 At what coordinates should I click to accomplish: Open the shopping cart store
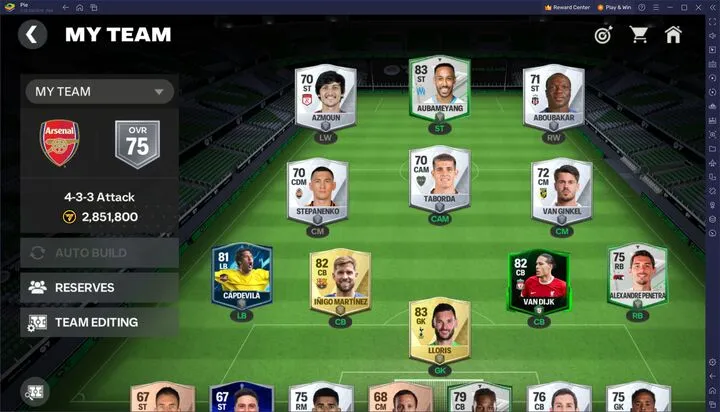click(639, 35)
